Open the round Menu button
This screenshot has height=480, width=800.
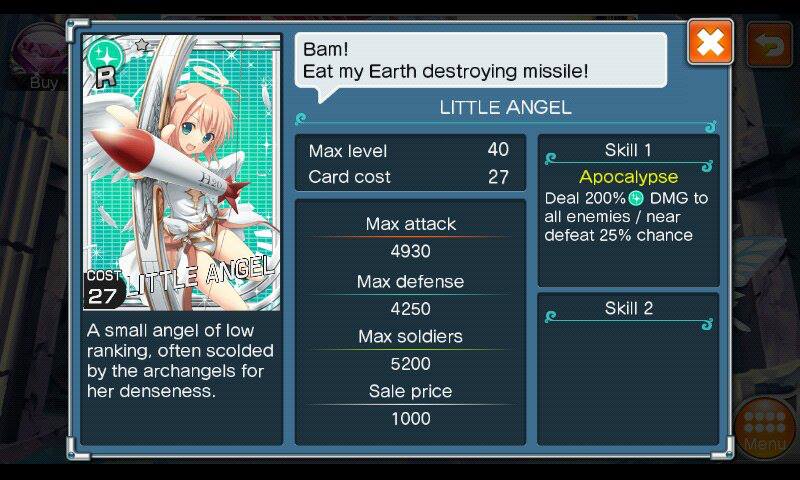click(x=765, y=426)
